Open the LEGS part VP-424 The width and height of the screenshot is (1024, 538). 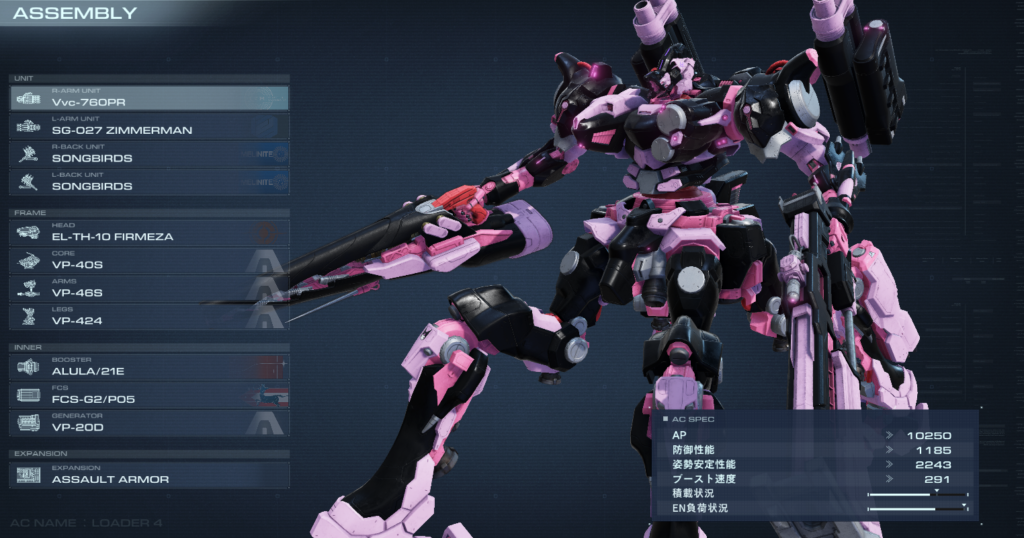(x=150, y=317)
